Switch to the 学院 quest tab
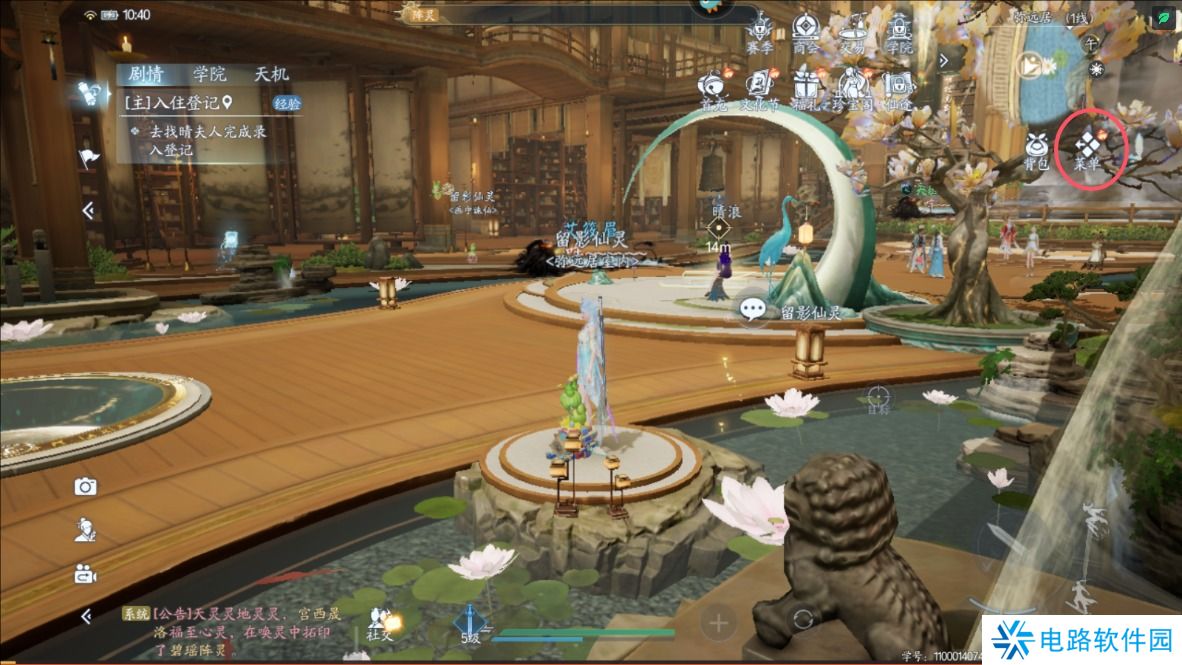This screenshot has width=1182, height=665. pos(210,74)
